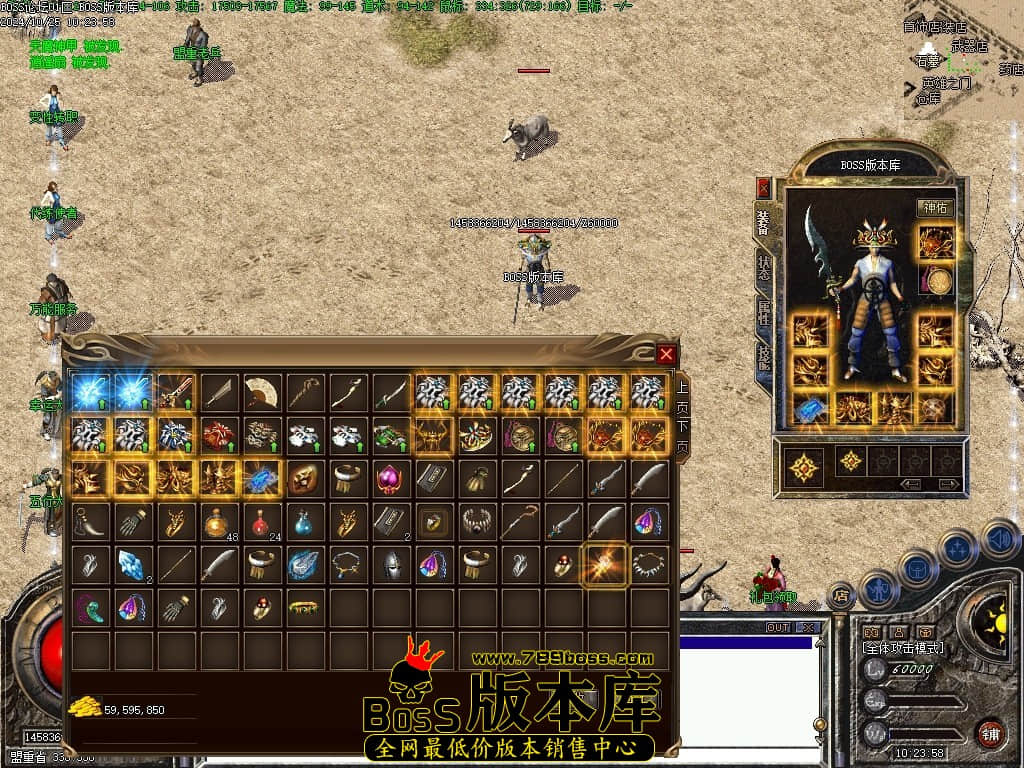Click the red 铺 stall button
This screenshot has height=768, width=1024.
(x=989, y=733)
